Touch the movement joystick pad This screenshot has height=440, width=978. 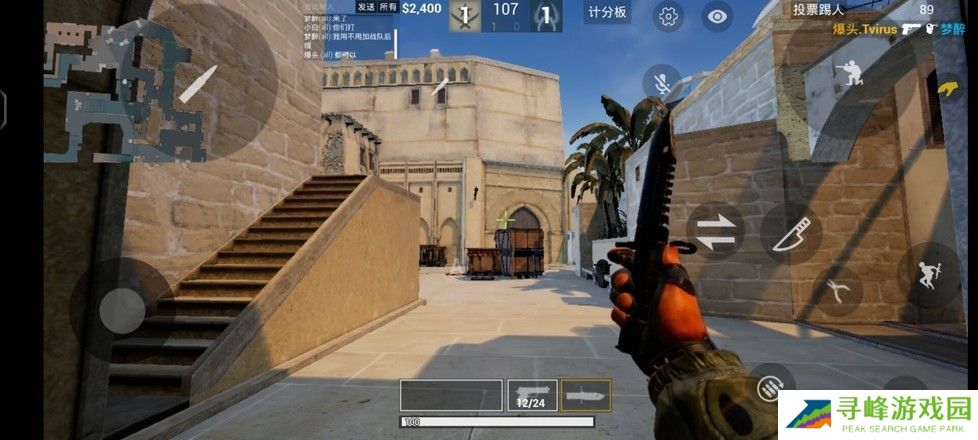[122, 302]
